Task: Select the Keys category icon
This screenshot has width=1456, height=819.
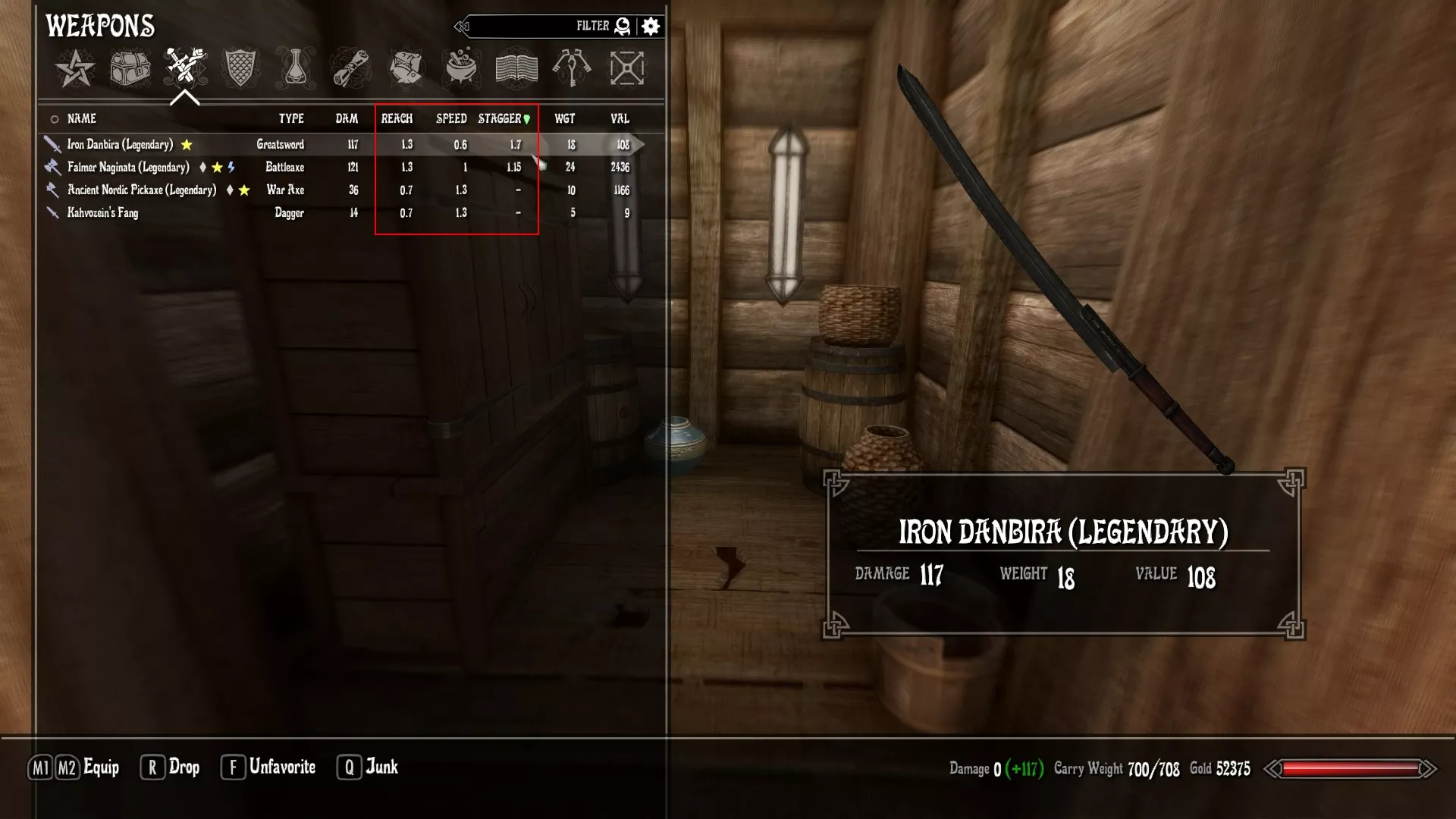Action: (572, 68)
